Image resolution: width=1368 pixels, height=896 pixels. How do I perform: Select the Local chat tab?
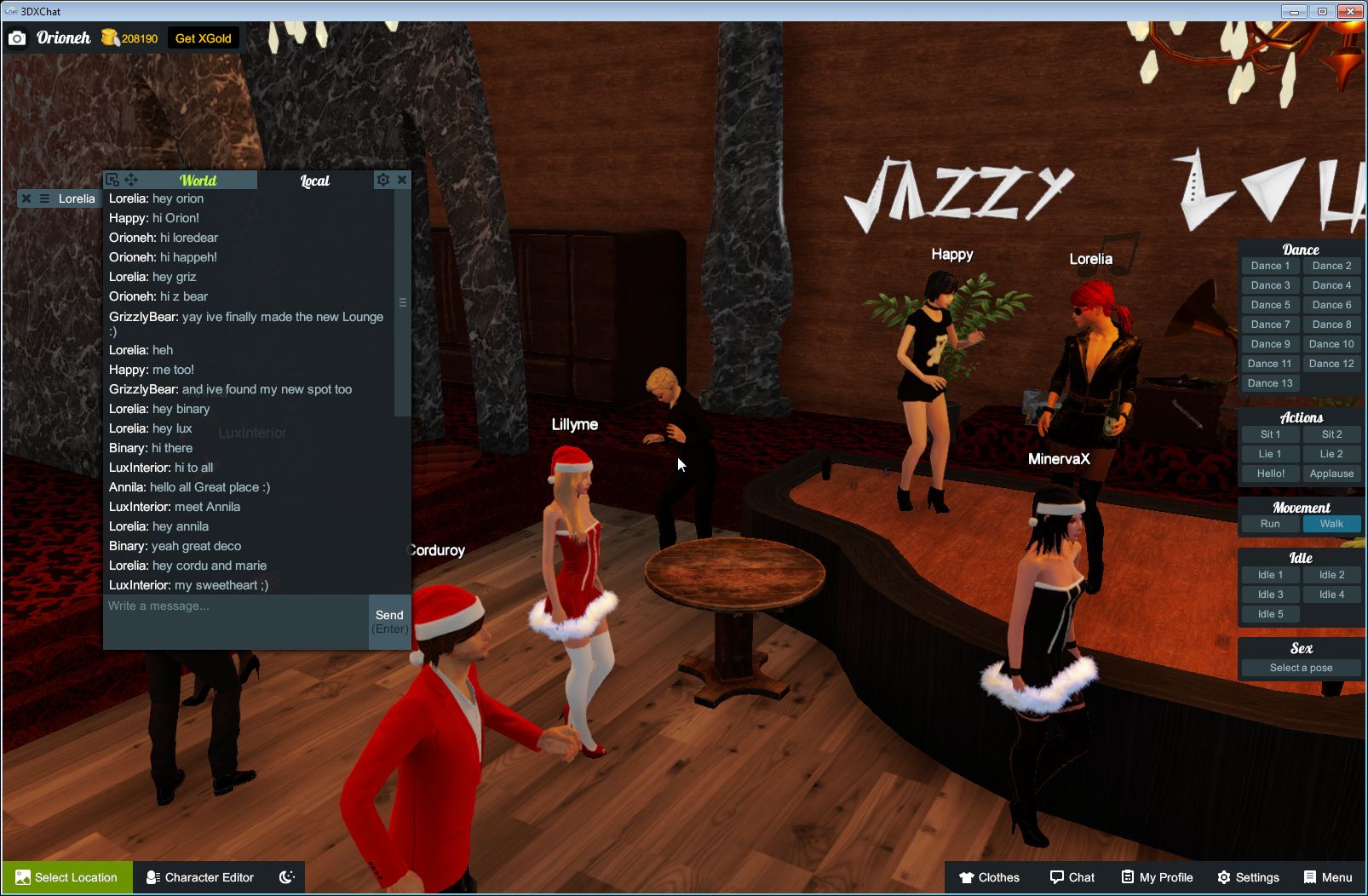pyautogui.click(x=313, y=180)
